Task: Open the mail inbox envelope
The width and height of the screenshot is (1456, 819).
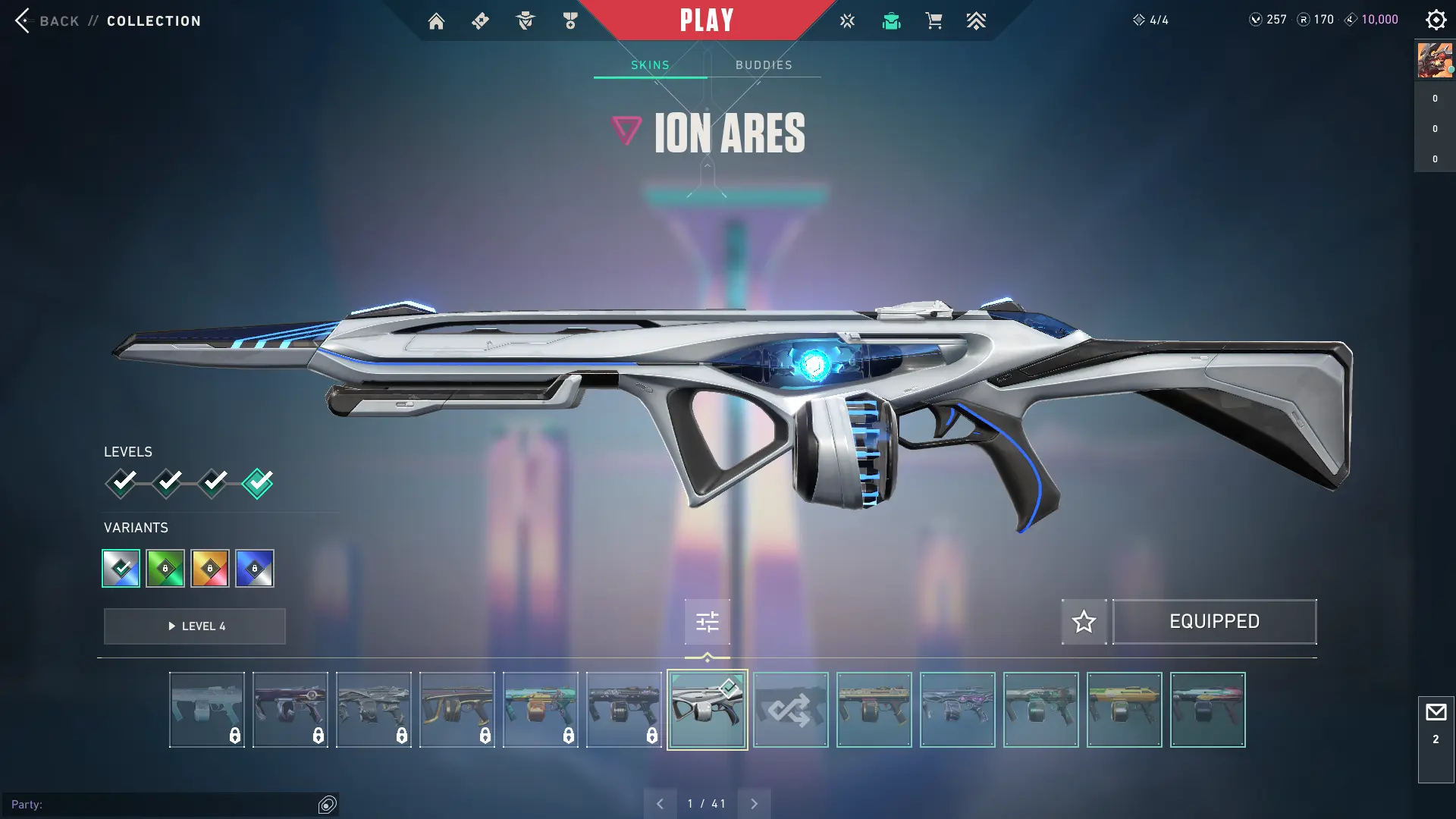Action: point(1436,713)
